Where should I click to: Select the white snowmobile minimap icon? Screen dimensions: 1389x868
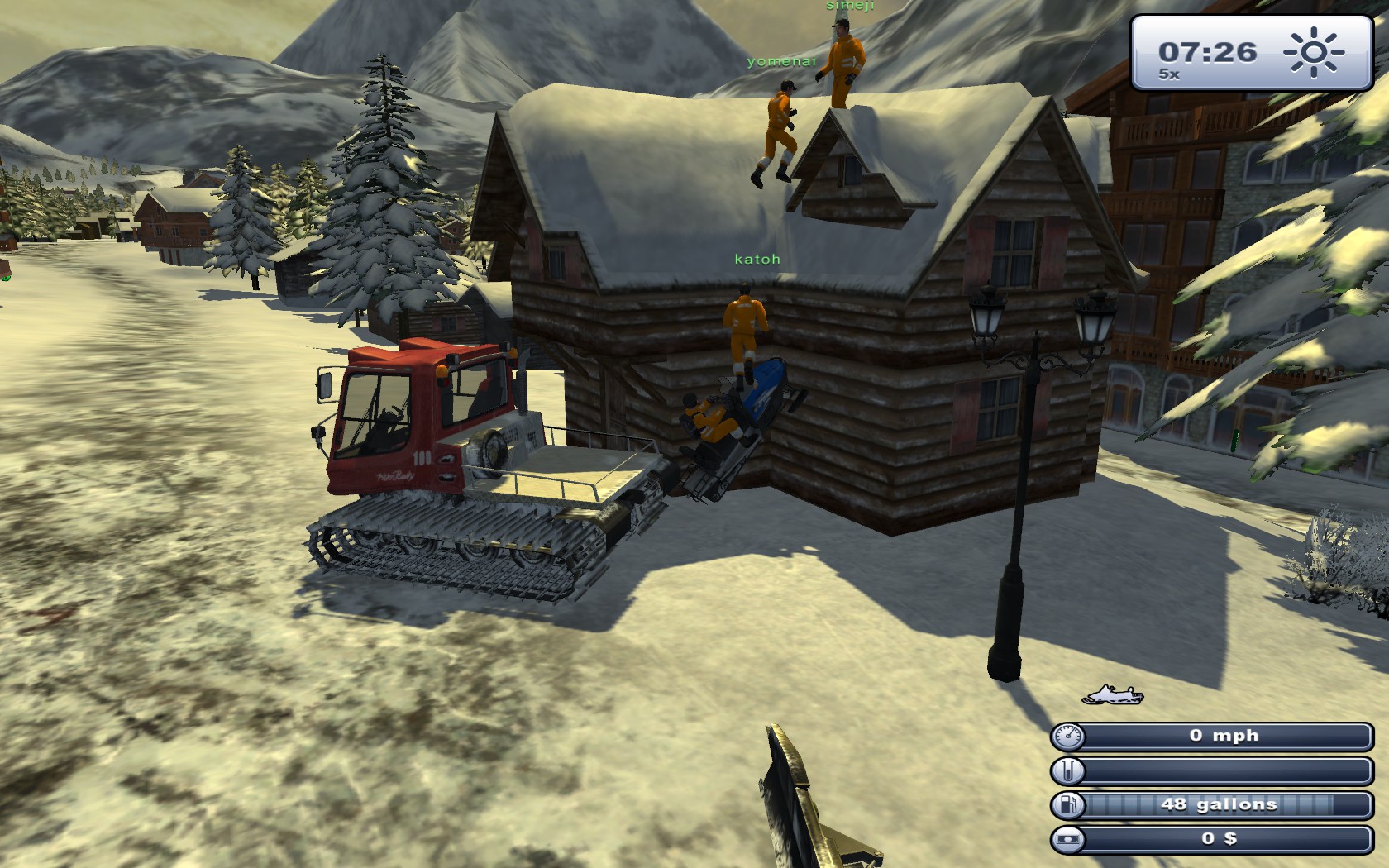1113,695
